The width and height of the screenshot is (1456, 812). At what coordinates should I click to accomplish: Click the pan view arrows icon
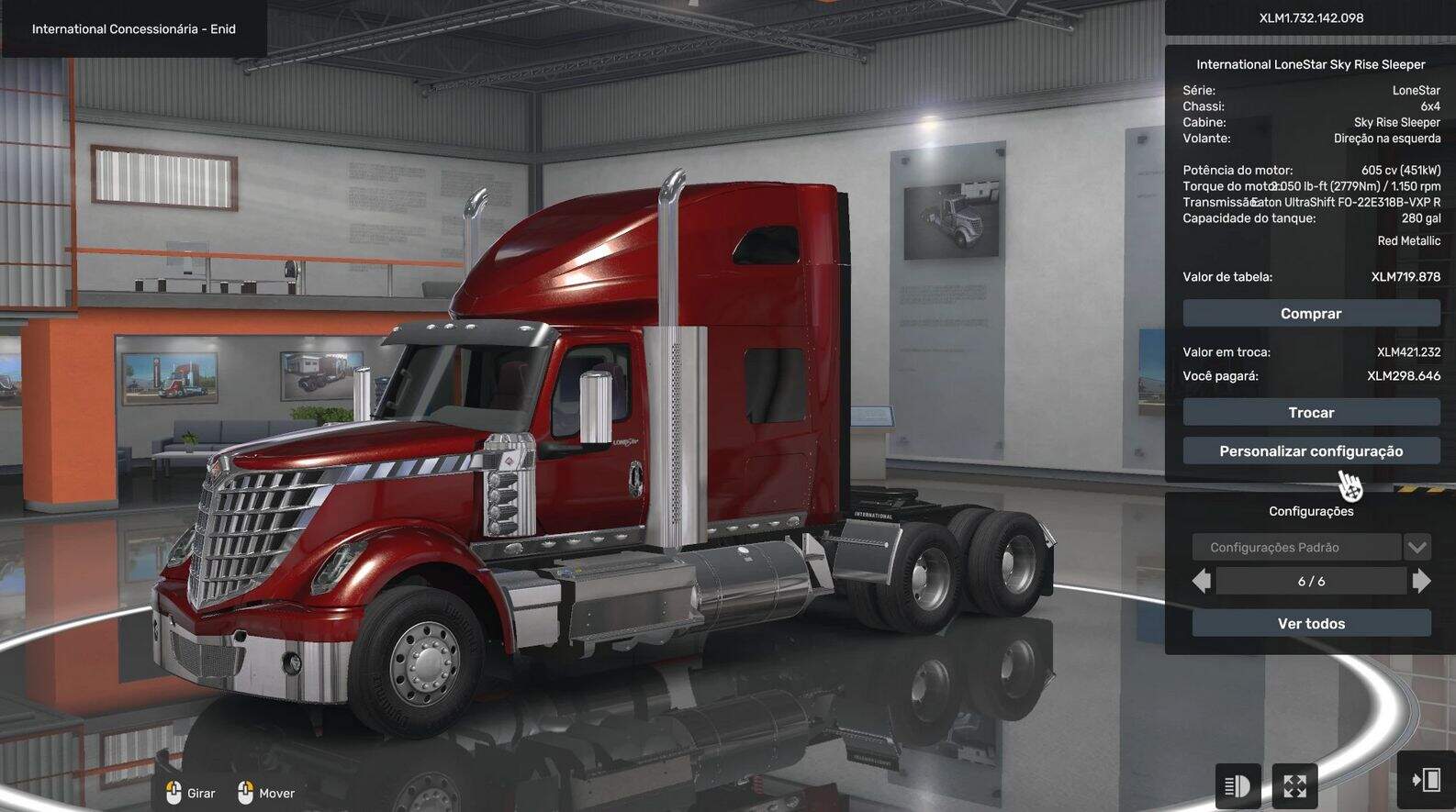tap(1294, 786)
